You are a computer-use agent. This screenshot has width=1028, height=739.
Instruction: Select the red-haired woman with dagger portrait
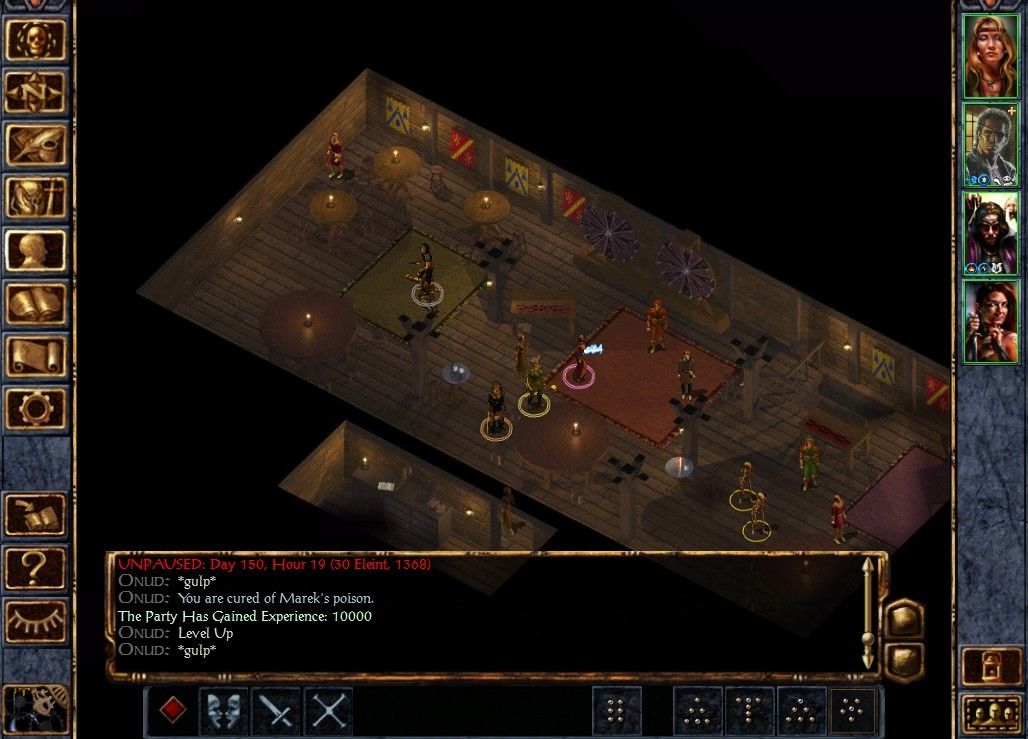[x=990, y=322]
